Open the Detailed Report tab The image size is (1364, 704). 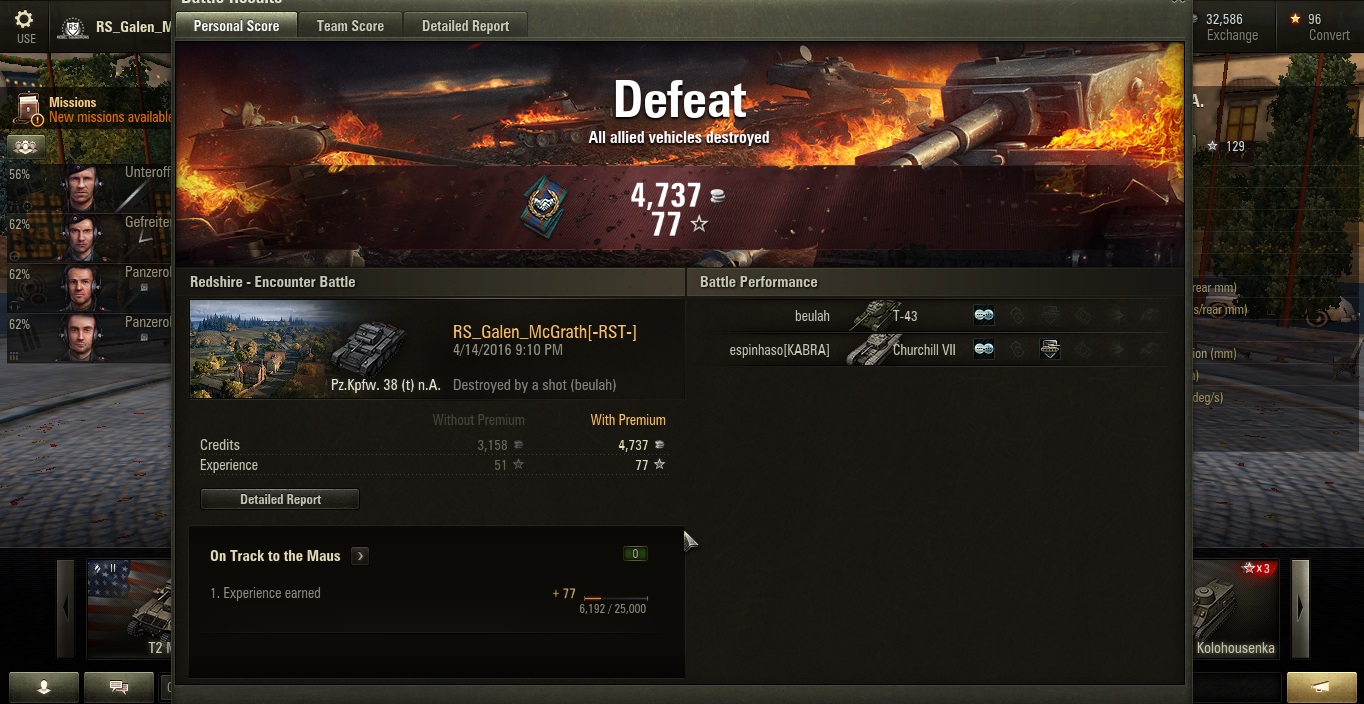465,26
